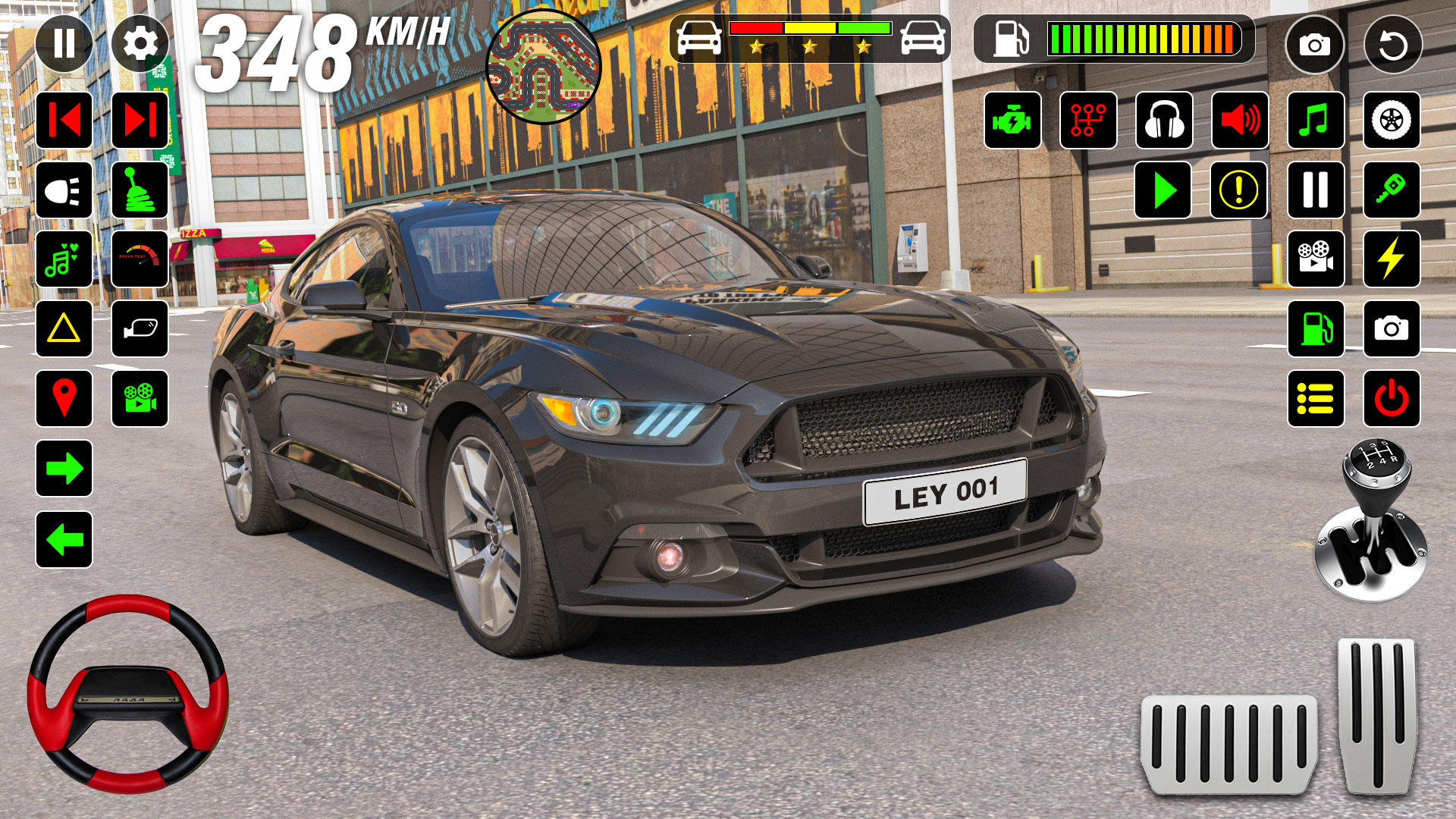Screen dimensions: 1456x819
Task: Tap the round restart arrow button
Action: [1392, 45]
